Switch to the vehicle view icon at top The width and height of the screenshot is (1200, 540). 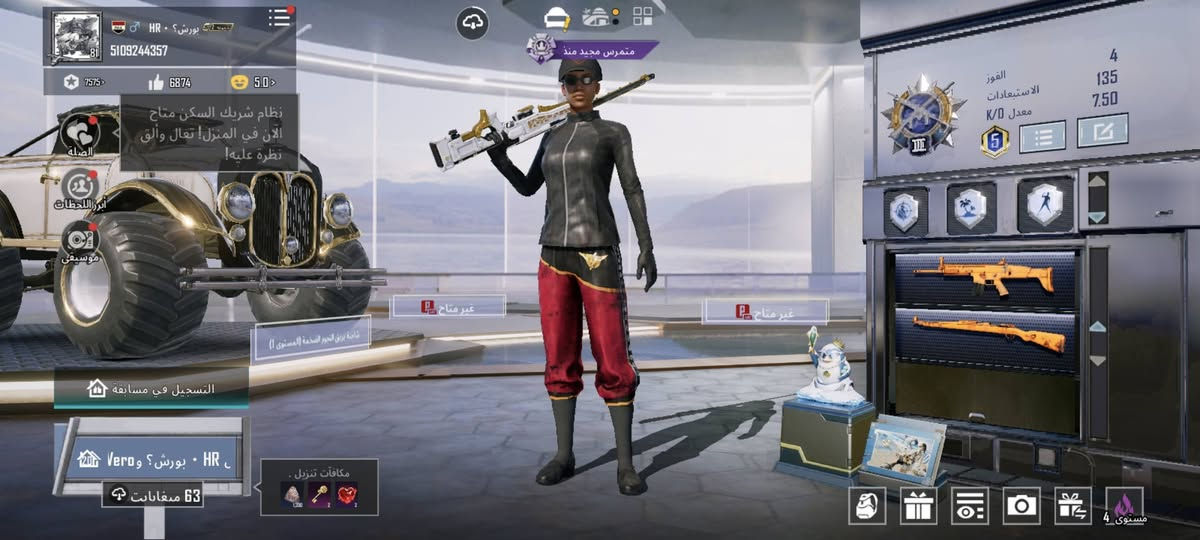point(556,17)
